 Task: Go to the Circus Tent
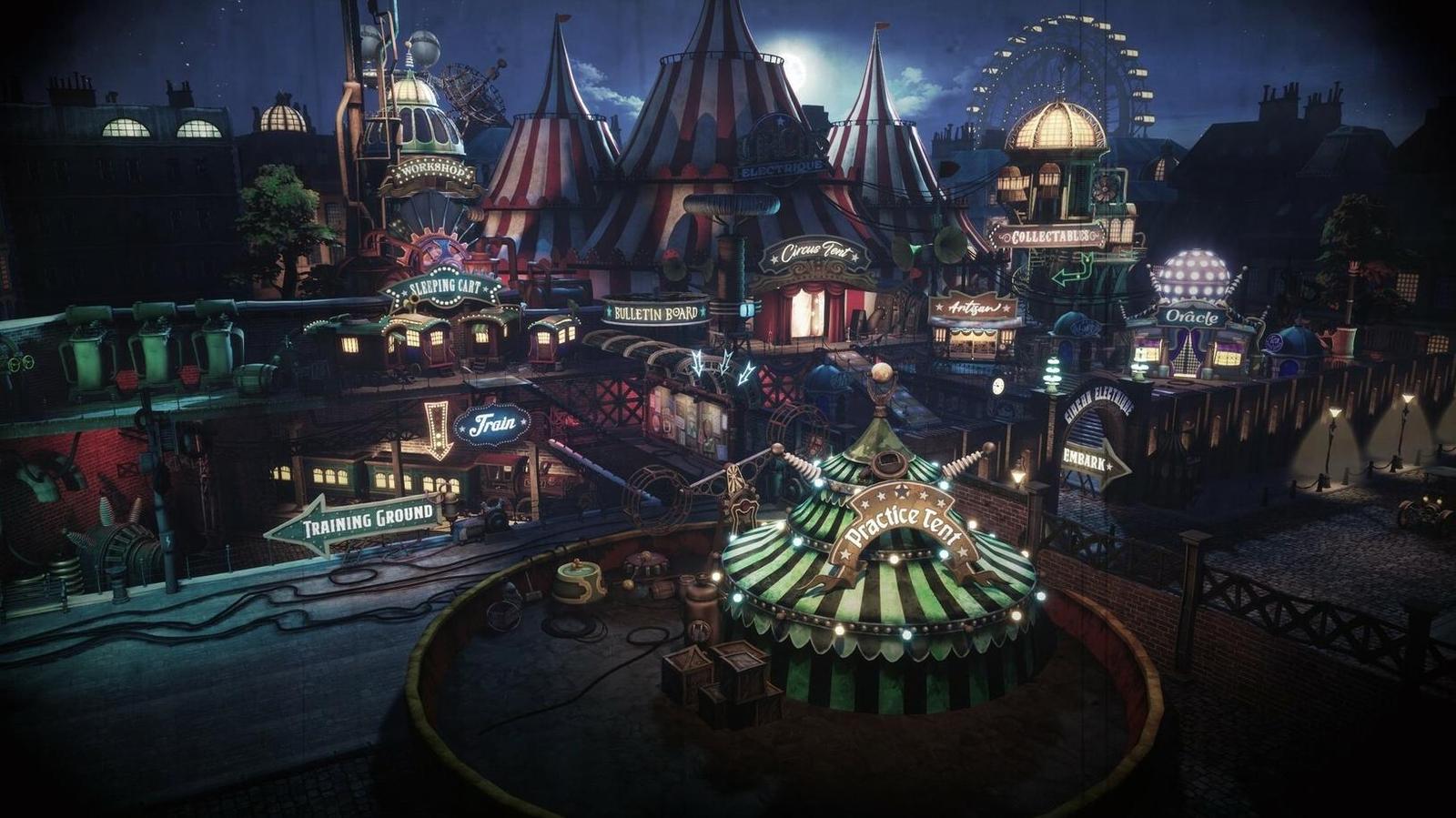click(x=814, y=251)
